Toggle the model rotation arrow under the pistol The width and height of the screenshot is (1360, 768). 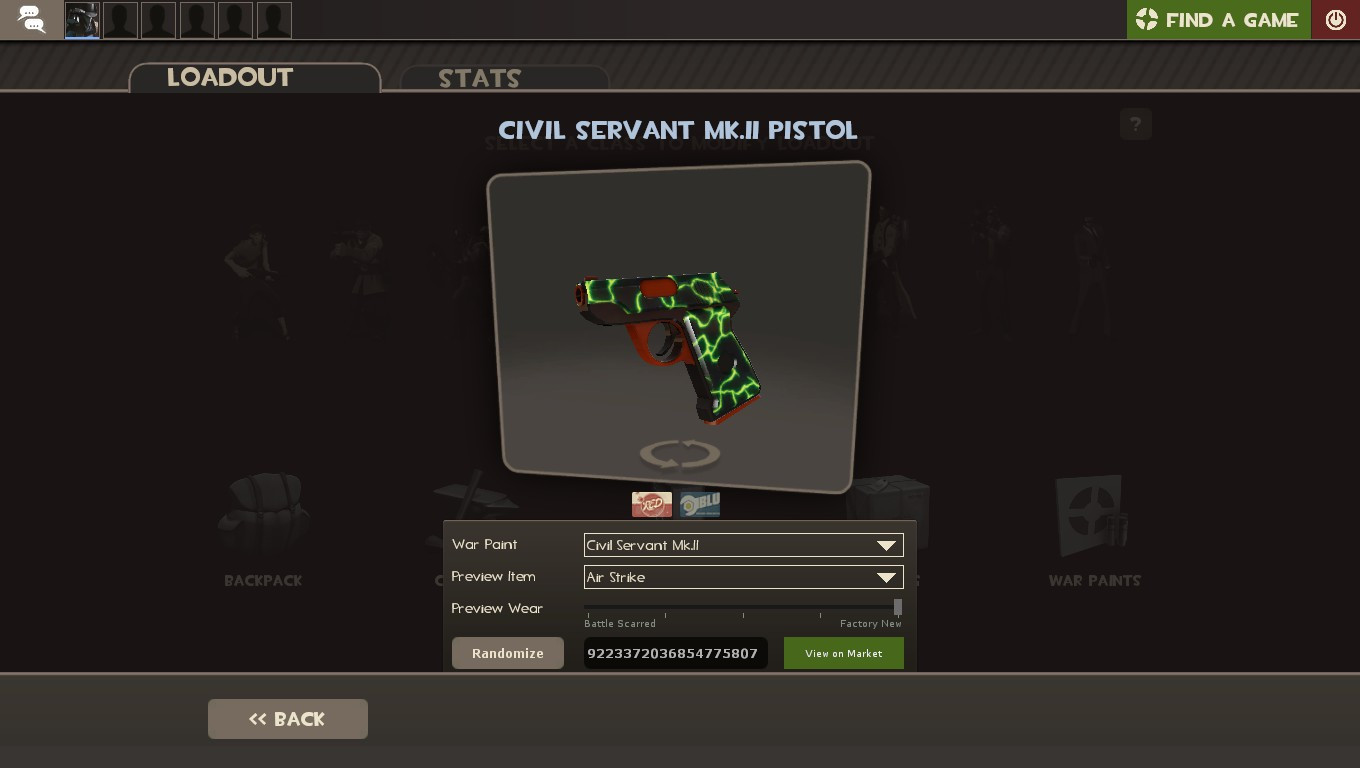tap(679, 453)
